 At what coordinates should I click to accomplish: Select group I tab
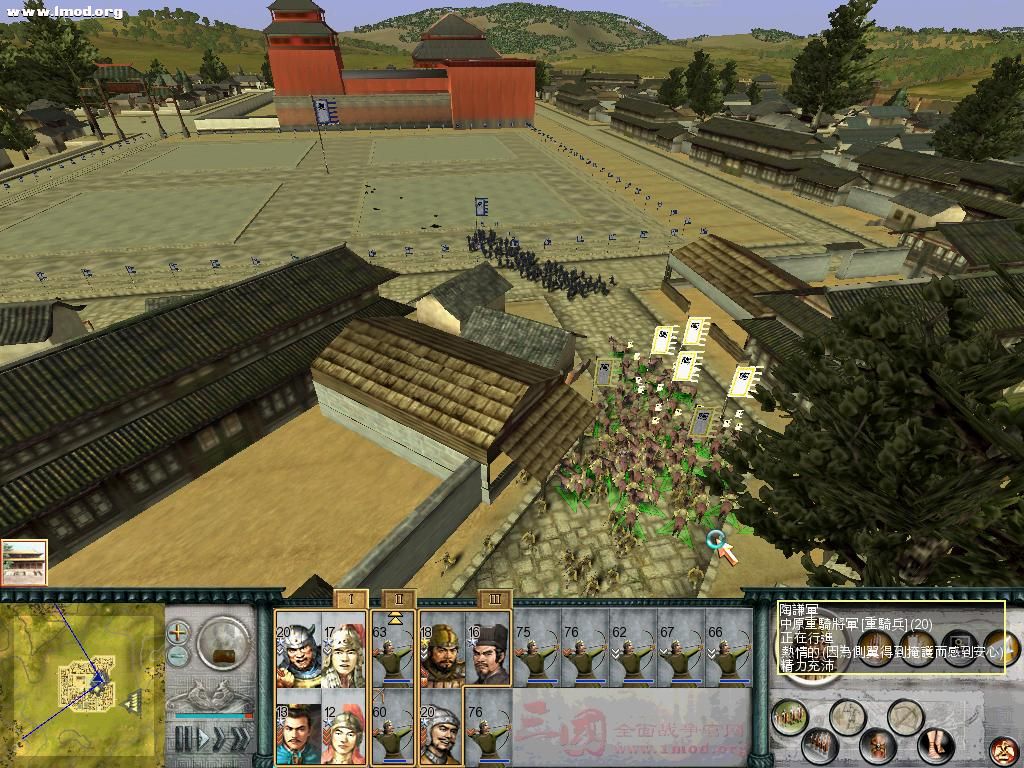[350, 599]
